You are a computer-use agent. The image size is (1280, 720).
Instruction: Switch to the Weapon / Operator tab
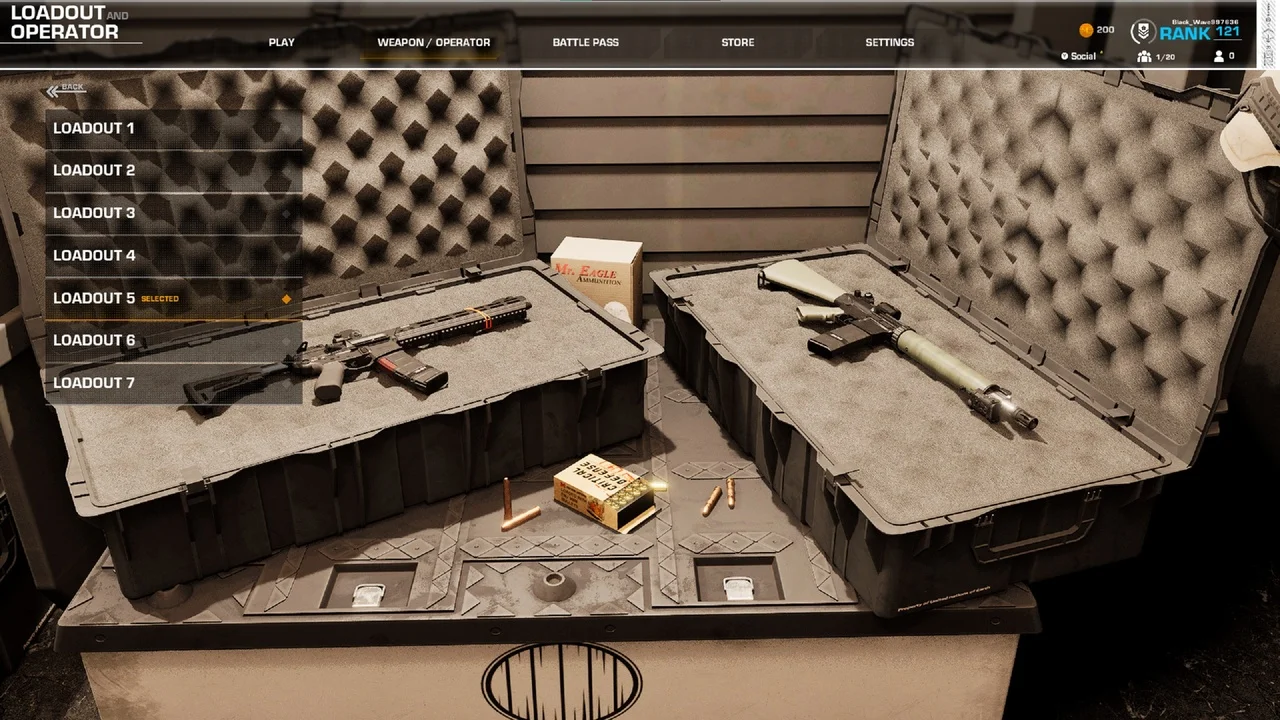[x=433, y=43]
